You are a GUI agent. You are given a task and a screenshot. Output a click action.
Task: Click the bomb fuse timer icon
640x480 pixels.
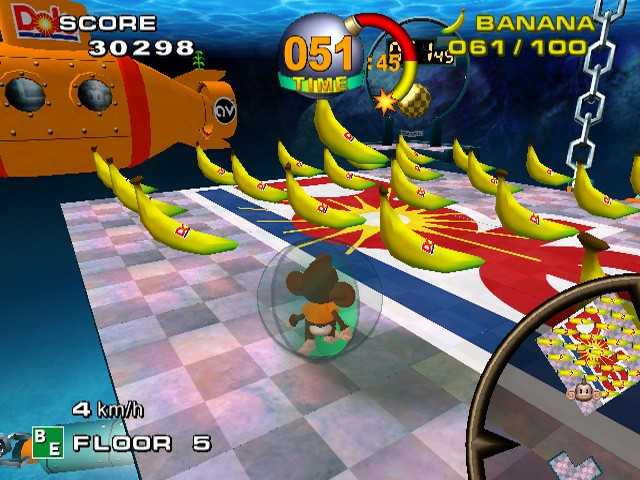coord(318,54)
